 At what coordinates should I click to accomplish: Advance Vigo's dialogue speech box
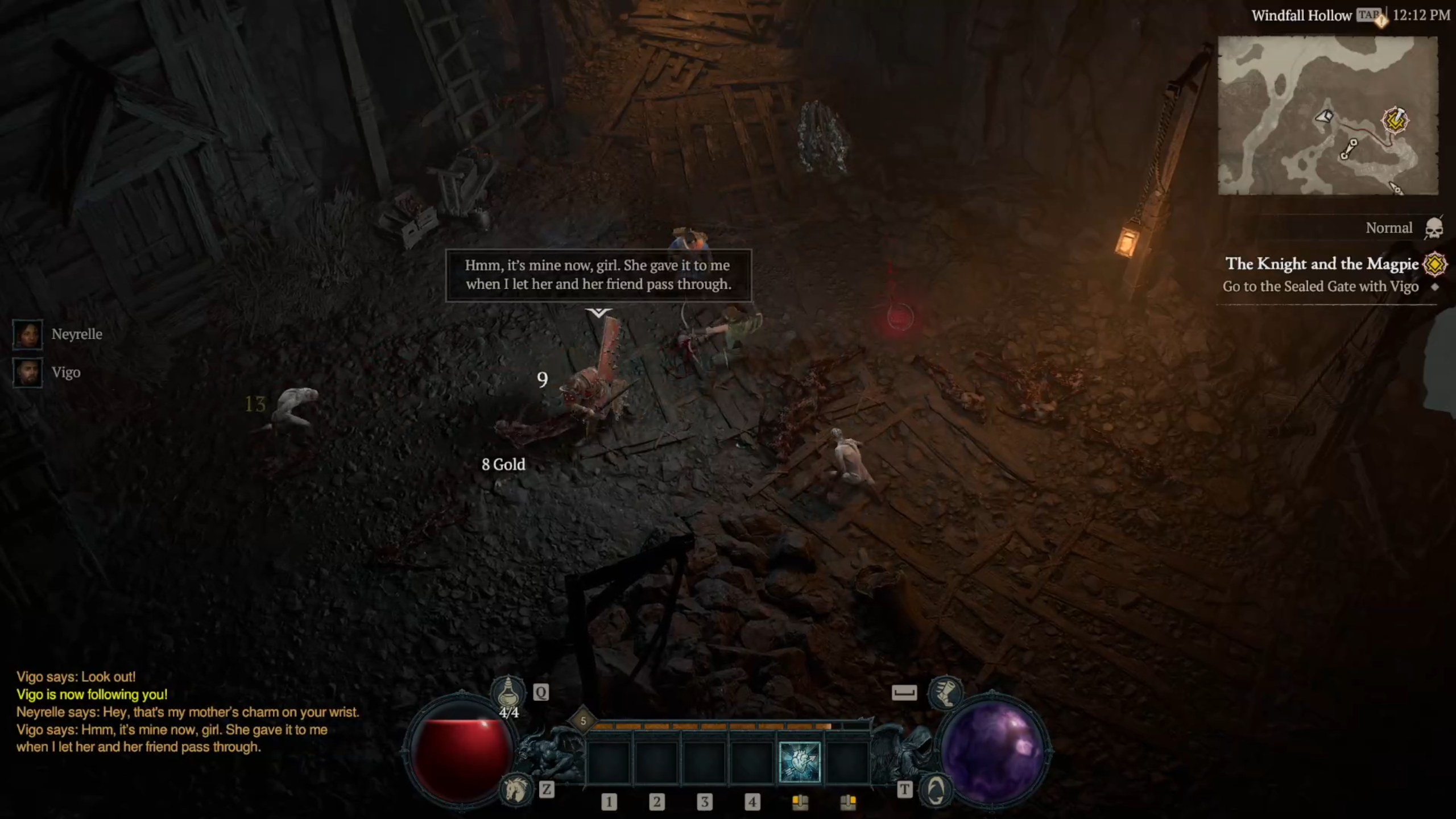pyautogui.click(x=598, y=275)
